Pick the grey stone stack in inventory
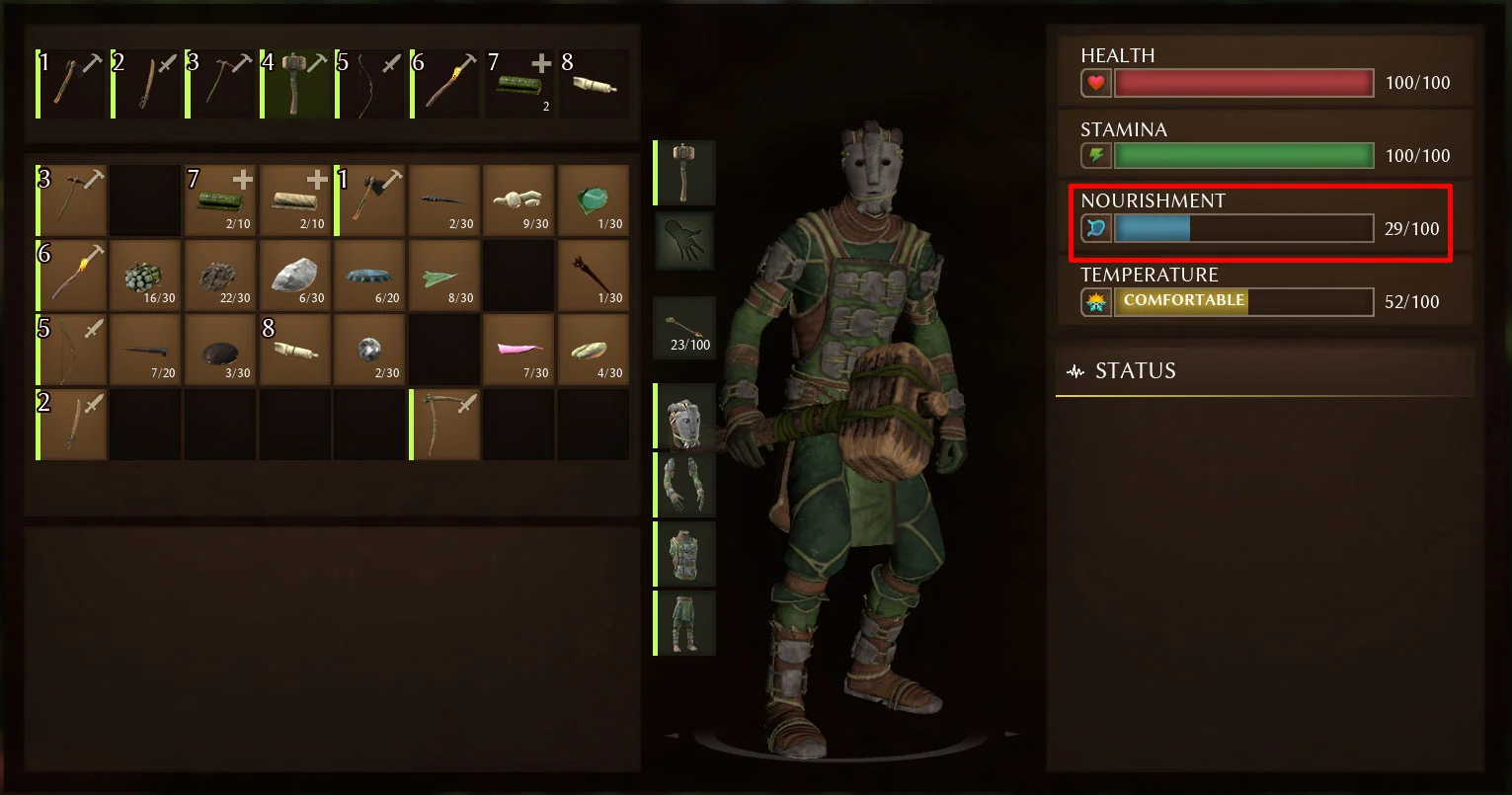Viewport: 1512px width, 795px height. tap(295, 276)
